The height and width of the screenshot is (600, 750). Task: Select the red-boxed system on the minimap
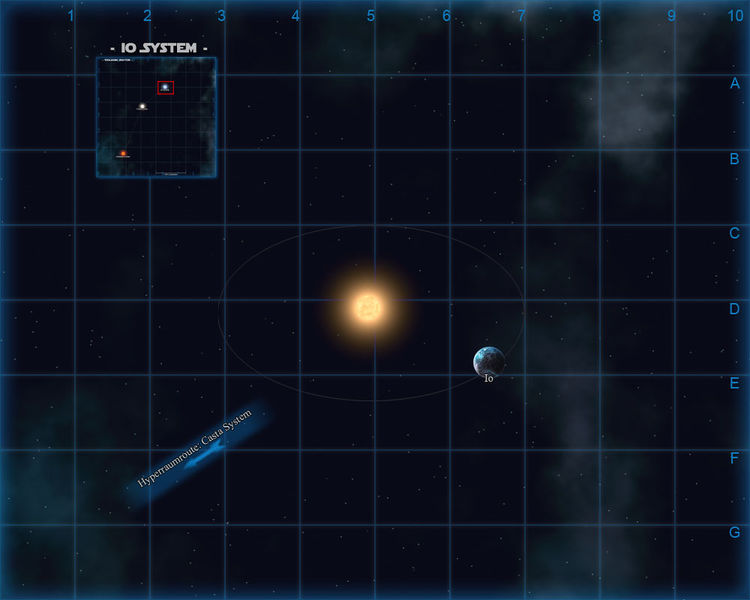pyautogui.click(x=165, y=88)
